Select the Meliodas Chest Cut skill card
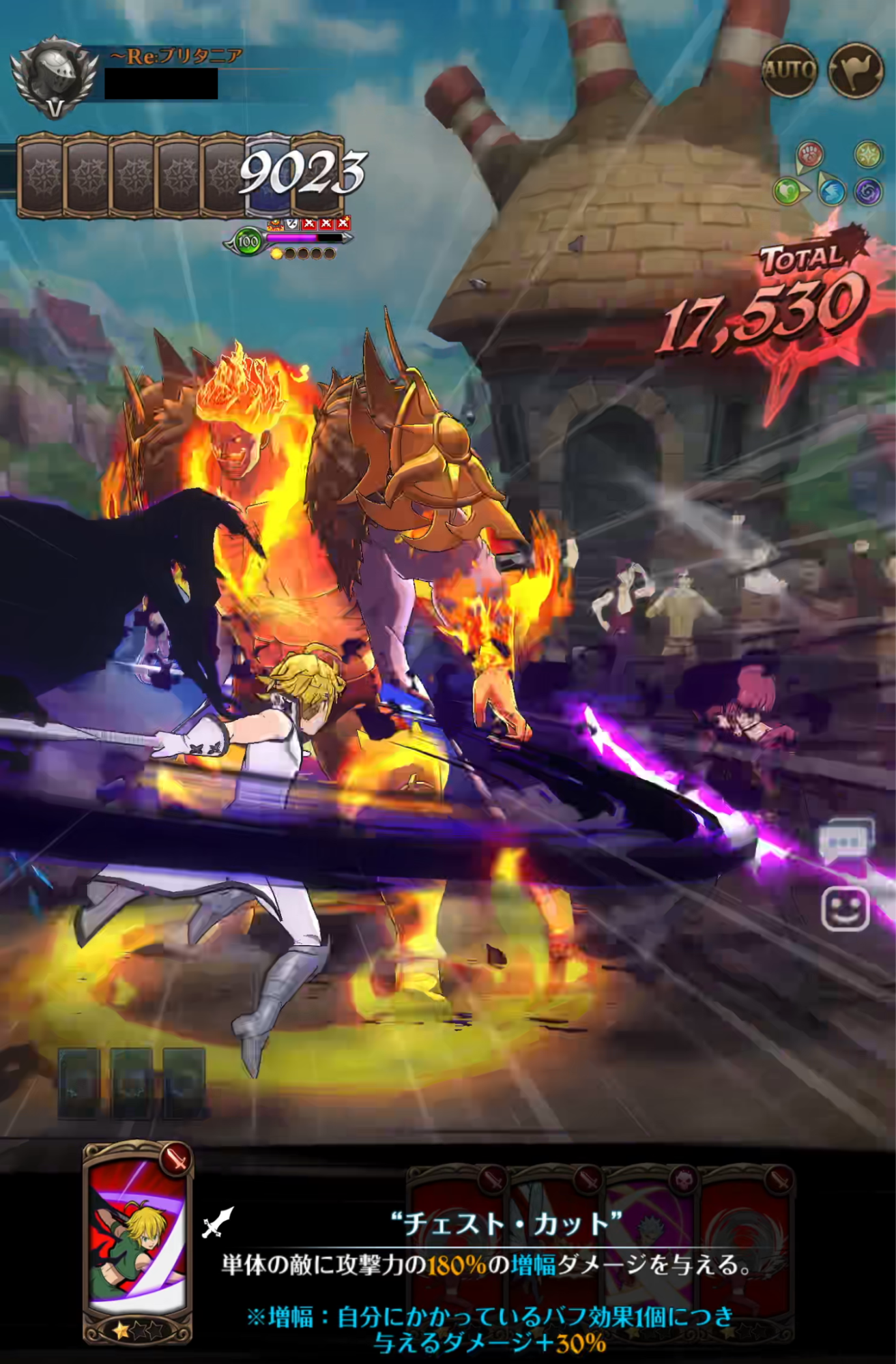Viewport: 896px width, 1364px height. 137,1241
